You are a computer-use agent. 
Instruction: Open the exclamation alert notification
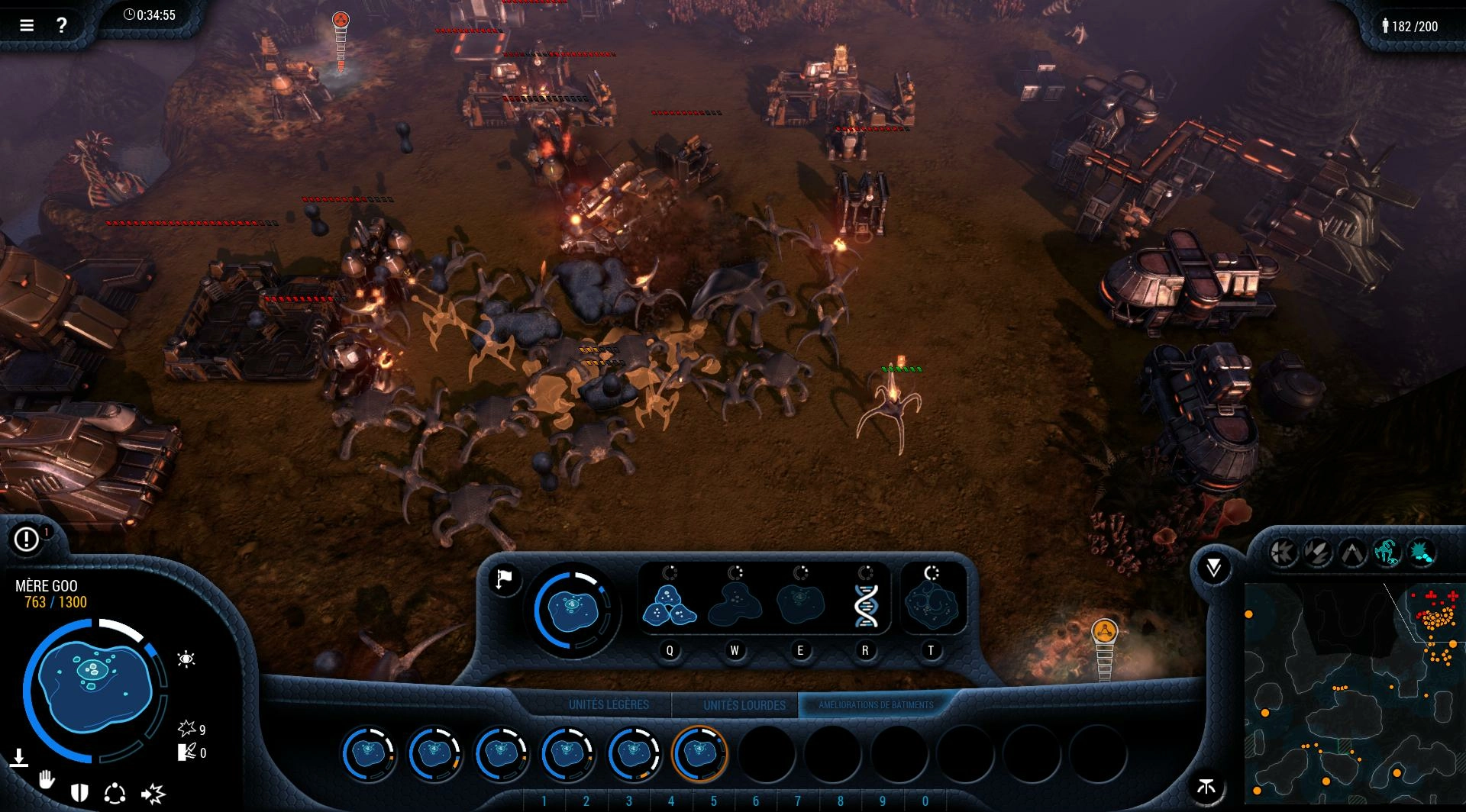point(27,540)
